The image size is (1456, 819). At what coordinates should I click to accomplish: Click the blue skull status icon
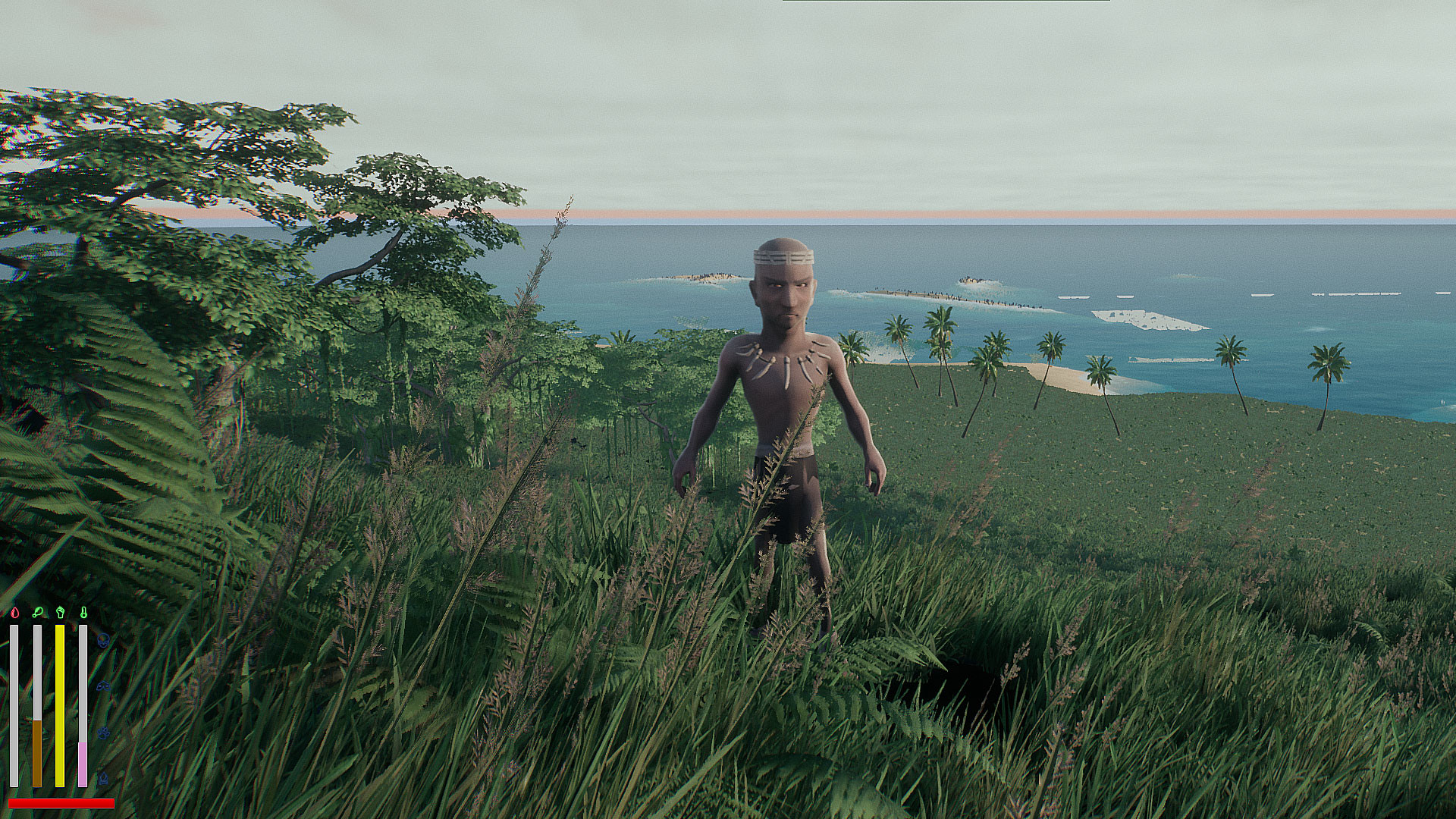[x=103, y=641]
